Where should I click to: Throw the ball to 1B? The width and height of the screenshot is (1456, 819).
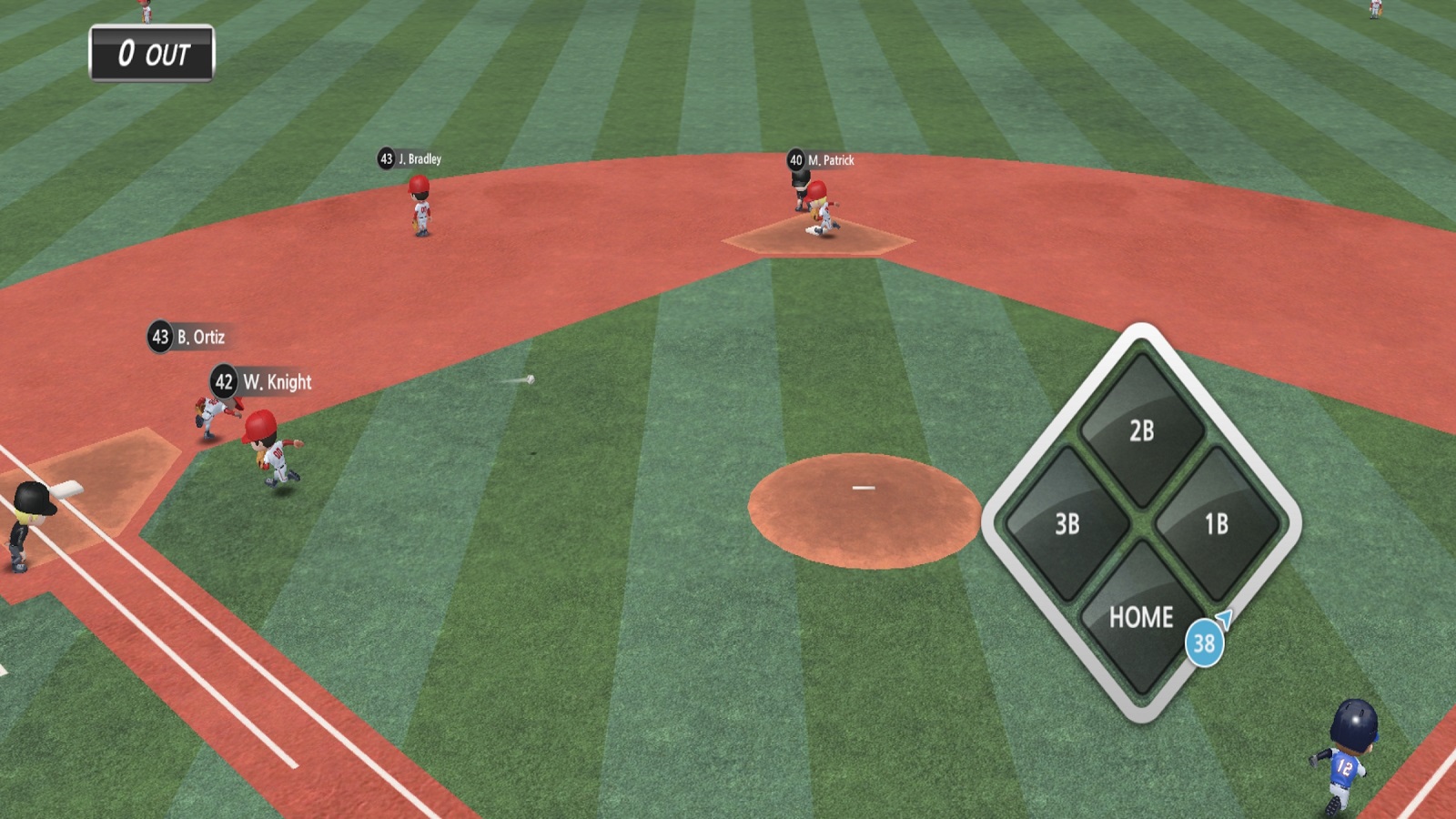(x=1216, y=523)
